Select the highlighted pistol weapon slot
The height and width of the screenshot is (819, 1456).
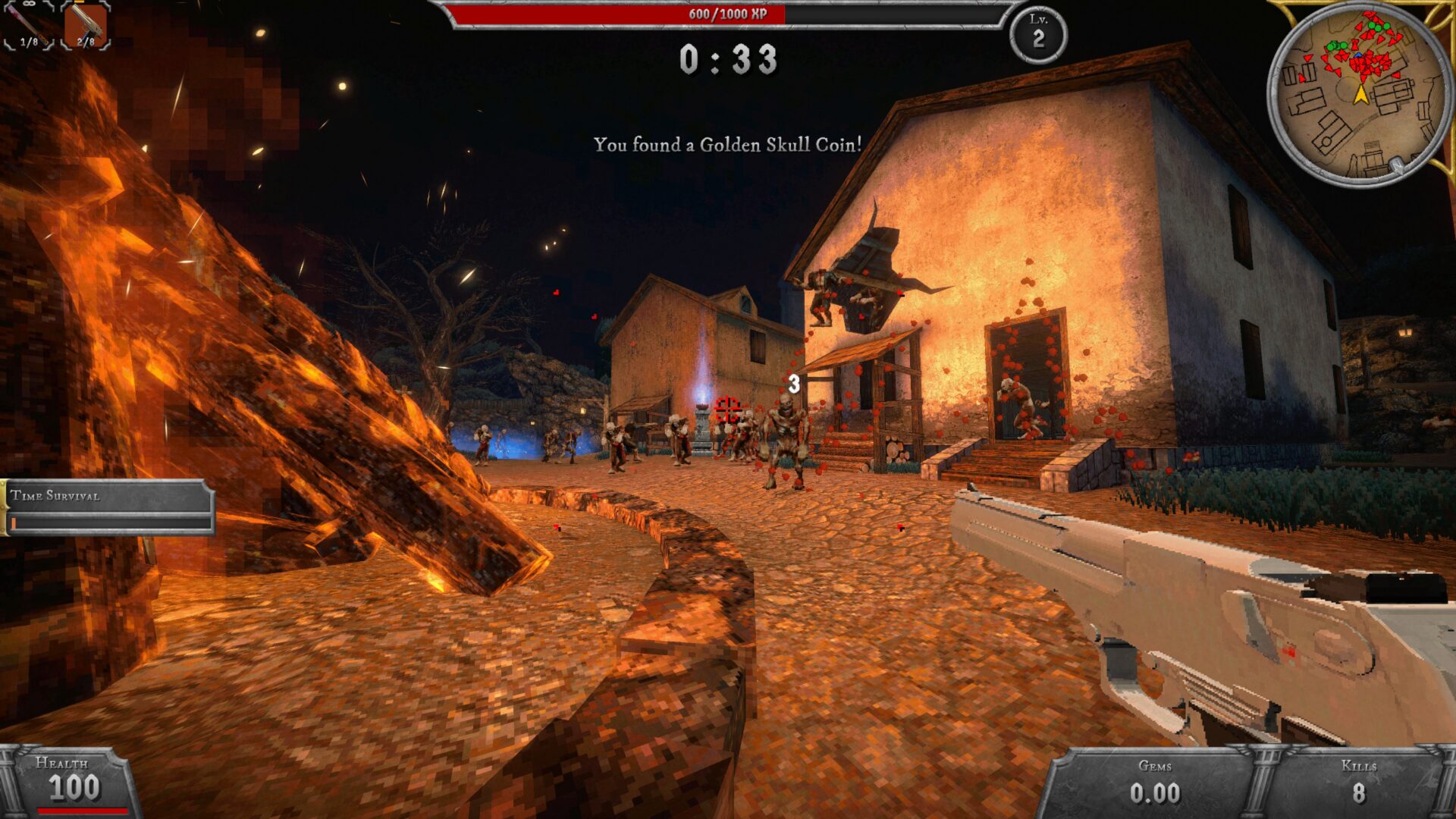click(85, 25)
